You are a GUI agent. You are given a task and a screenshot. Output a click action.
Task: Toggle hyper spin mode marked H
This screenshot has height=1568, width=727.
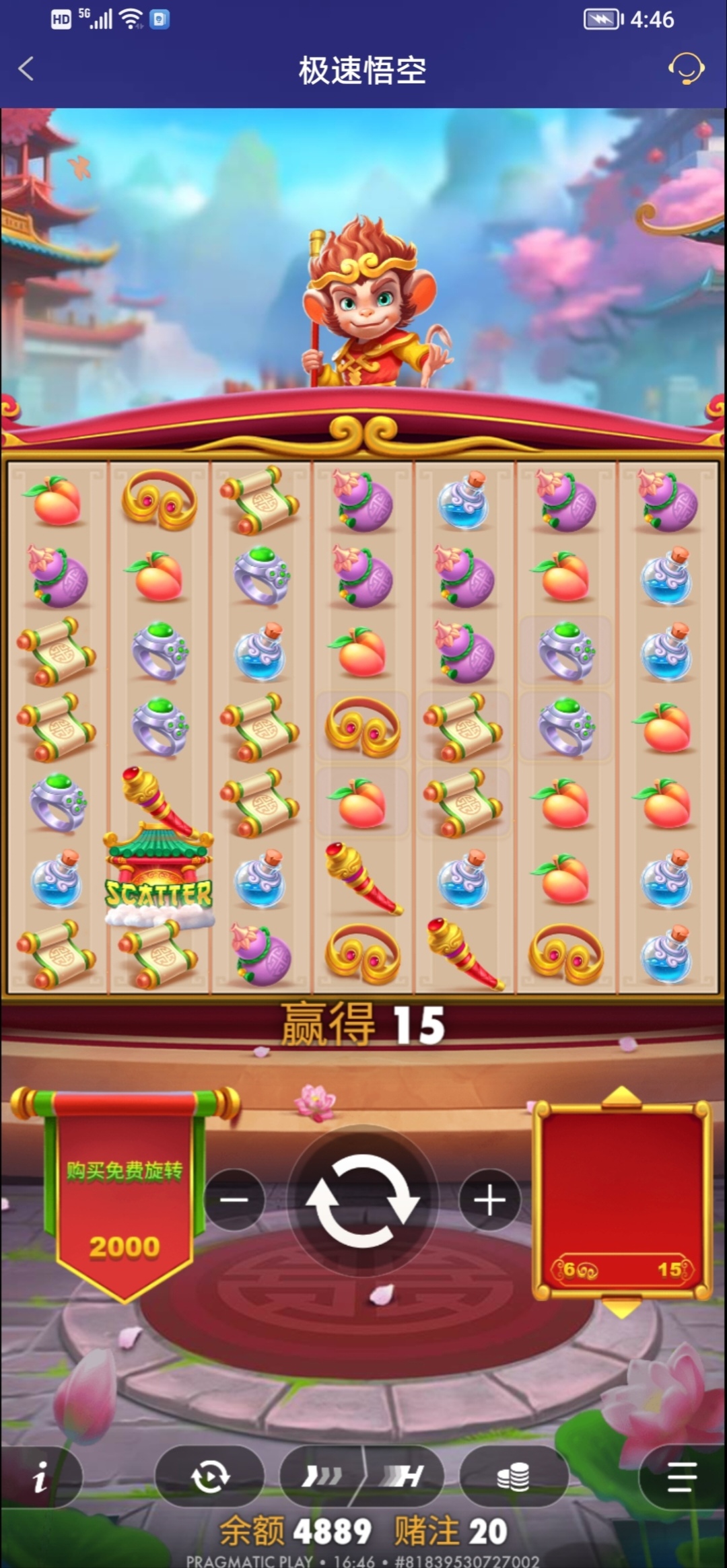tap(405, 1477)
